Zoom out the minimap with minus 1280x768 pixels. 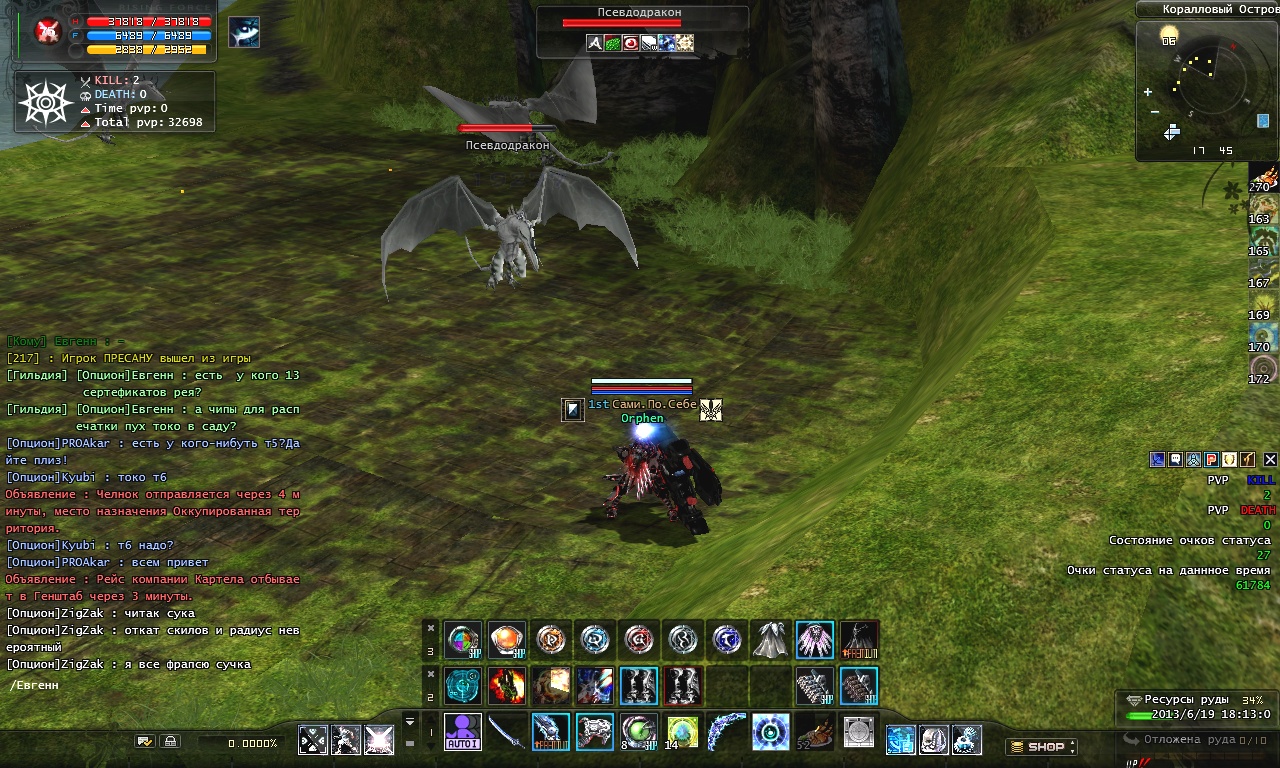[1155, 111]
